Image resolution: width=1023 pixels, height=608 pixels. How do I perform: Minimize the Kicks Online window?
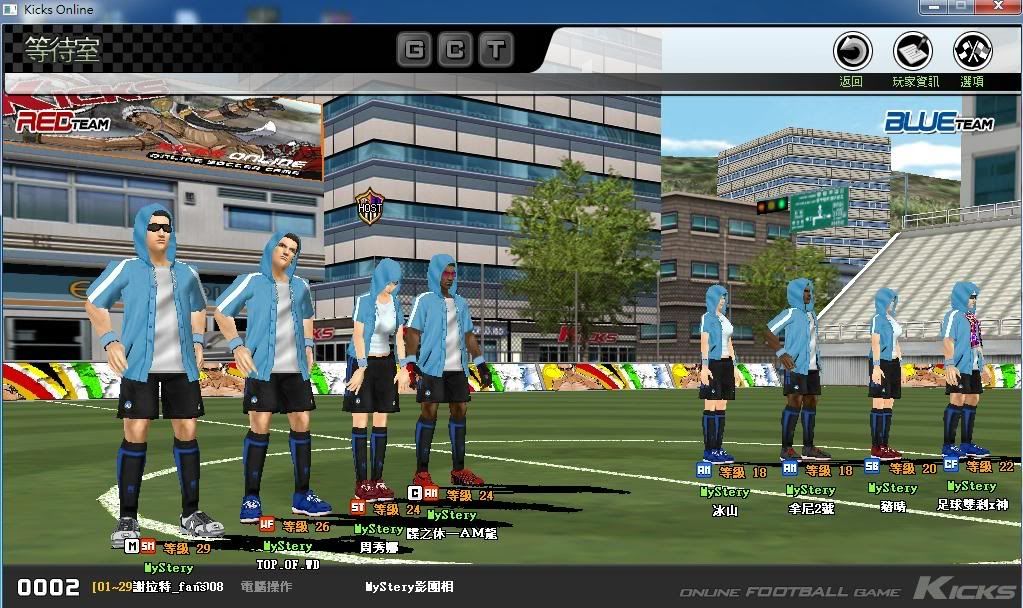click(934, 8)
